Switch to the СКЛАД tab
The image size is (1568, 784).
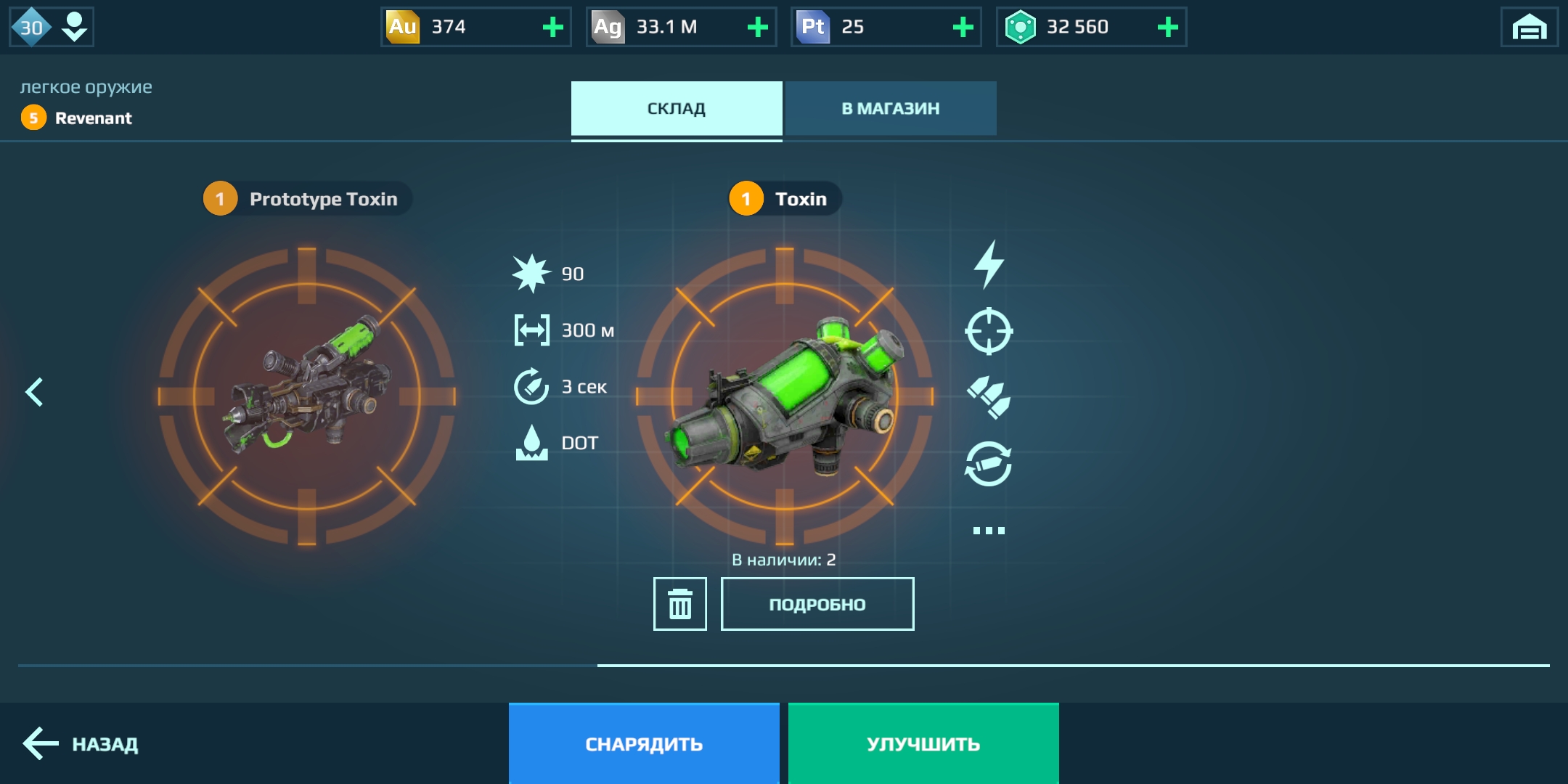coord(676,108)
